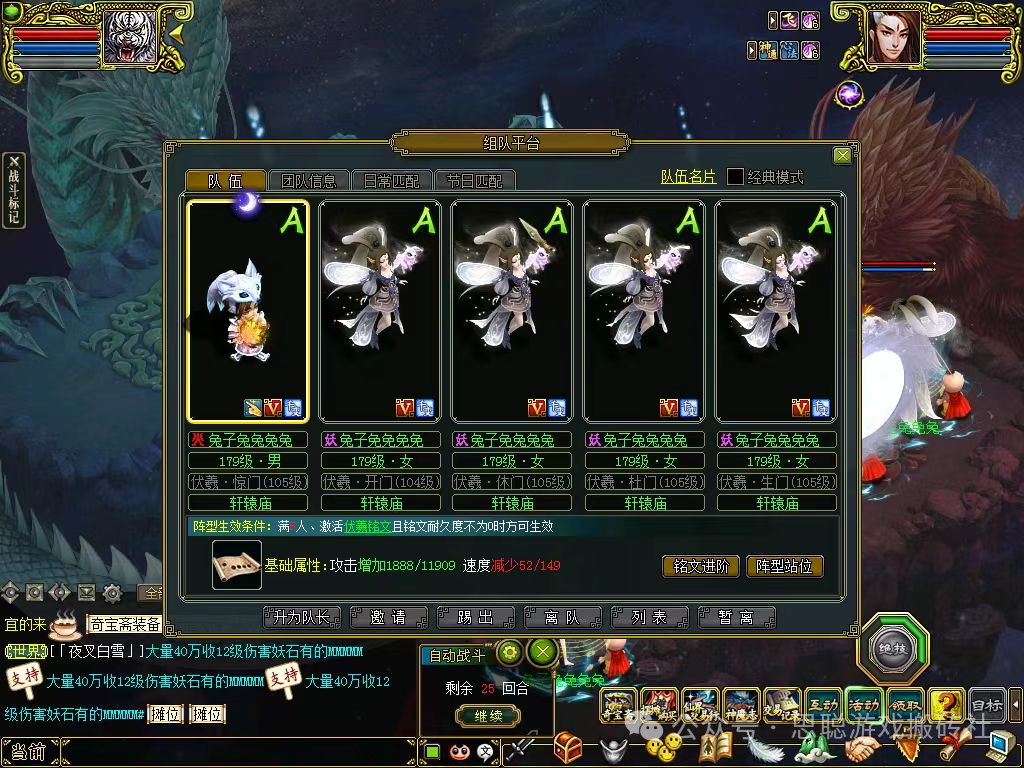Leave the team with 离队
Image resolution: width=1024 pixels, height=768 pixels.
[x=561, y=618]
